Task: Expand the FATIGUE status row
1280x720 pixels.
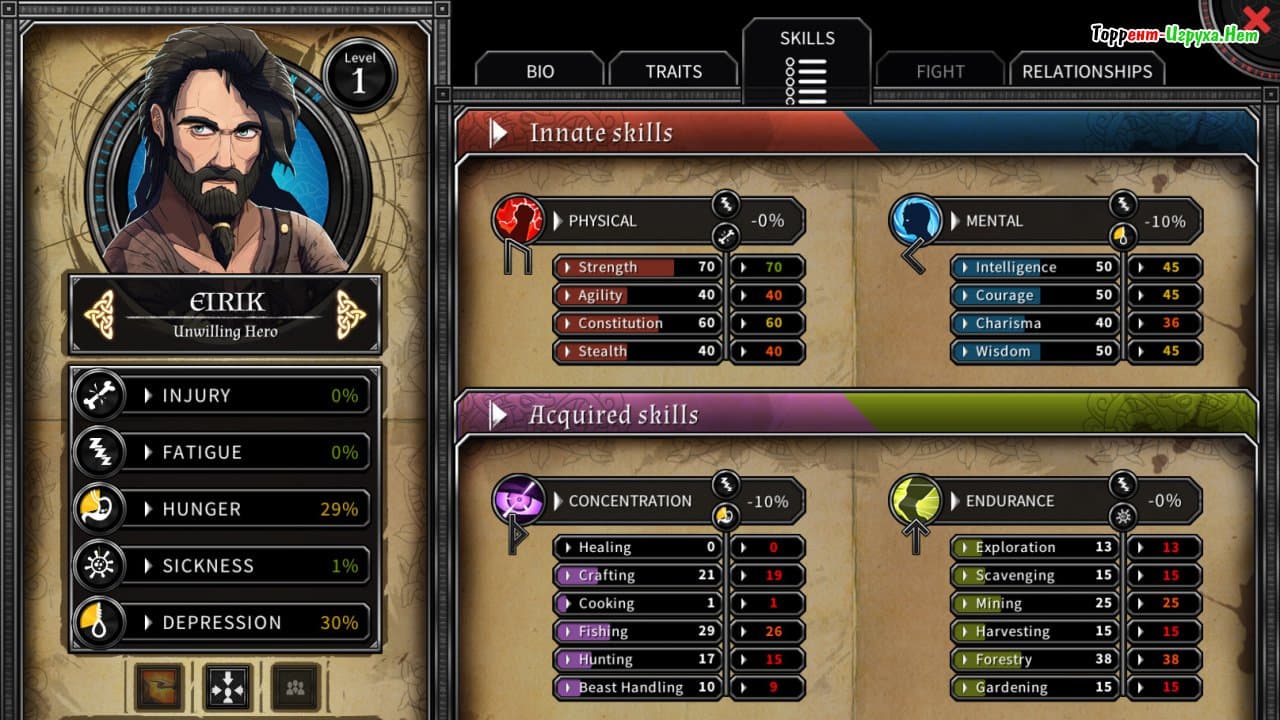Action: (223, 452)
